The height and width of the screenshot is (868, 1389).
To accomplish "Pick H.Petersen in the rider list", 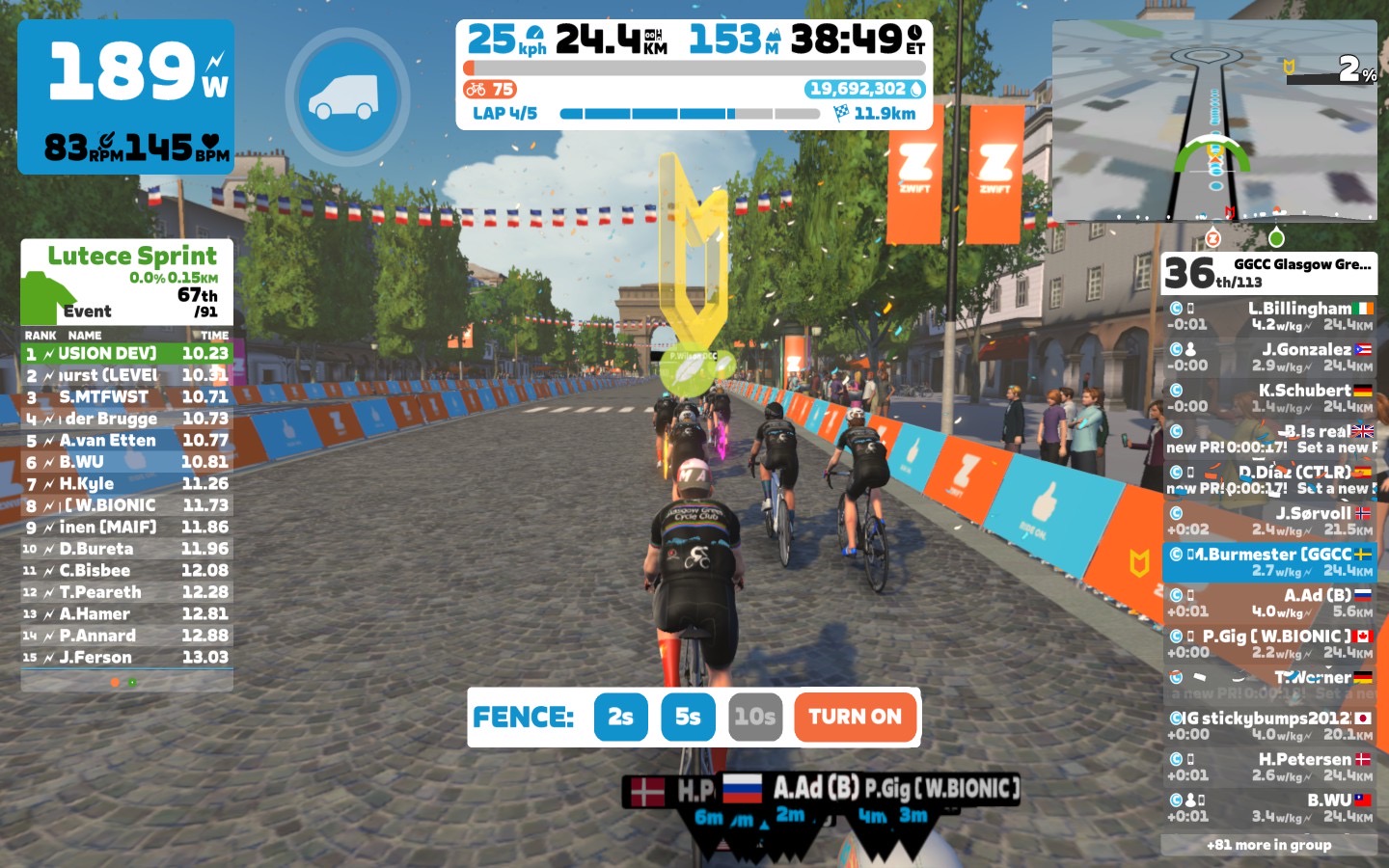I will pos(1269,767).
